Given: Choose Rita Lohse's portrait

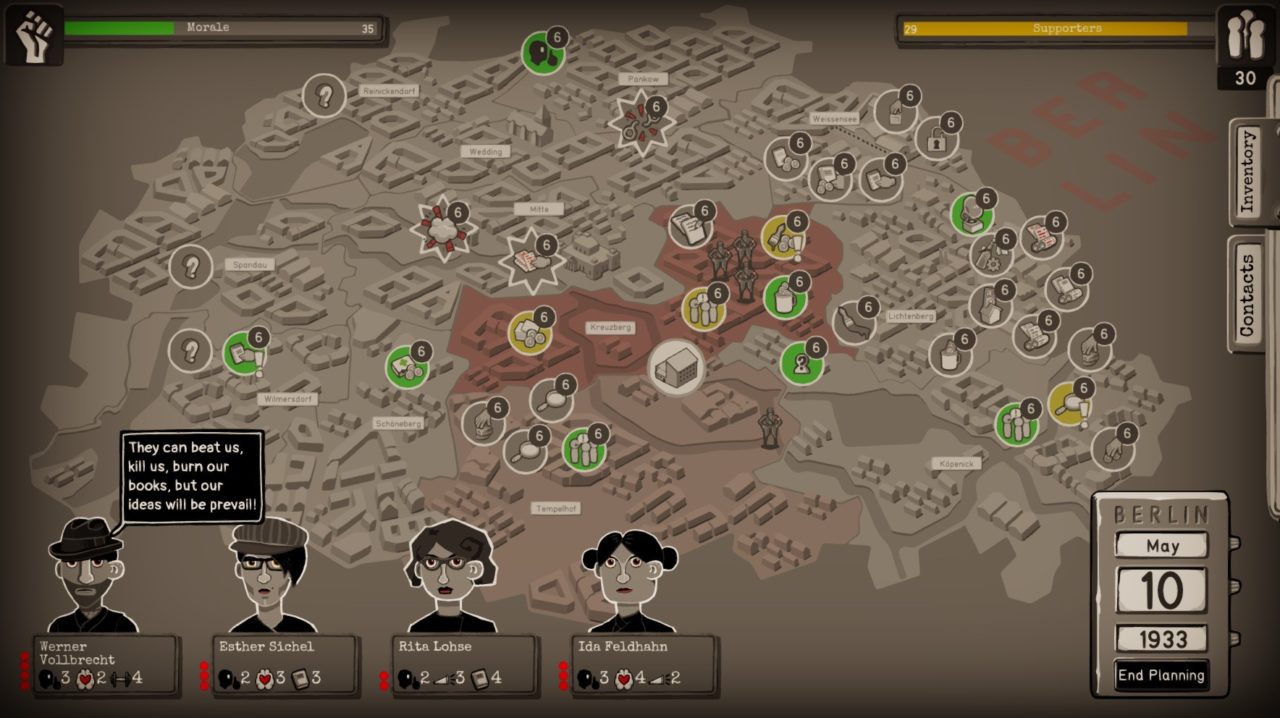Looking at the screenshot, I should coord(449,577).
